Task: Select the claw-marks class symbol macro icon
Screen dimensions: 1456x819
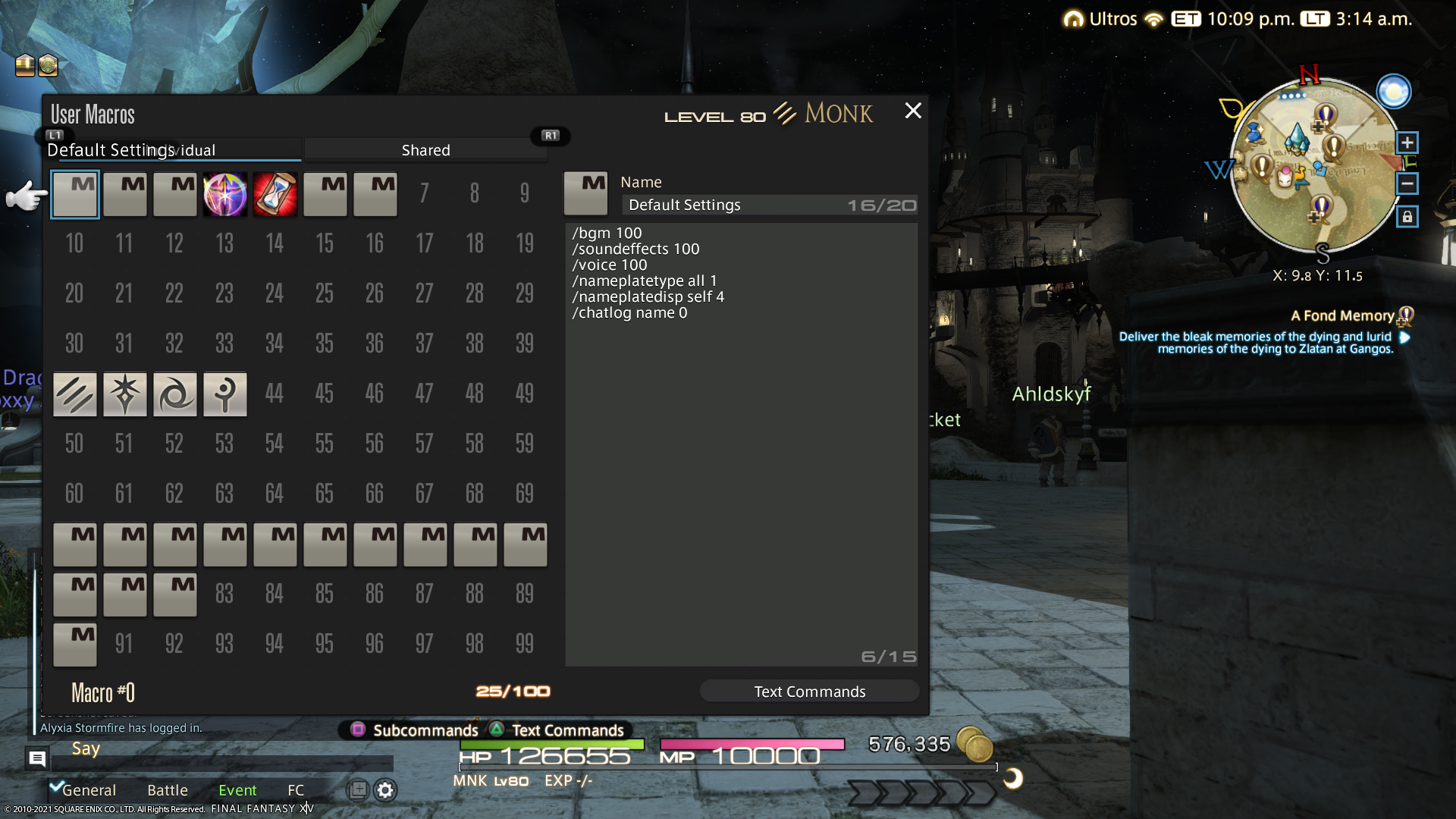Action: click(x=74, y=394)
